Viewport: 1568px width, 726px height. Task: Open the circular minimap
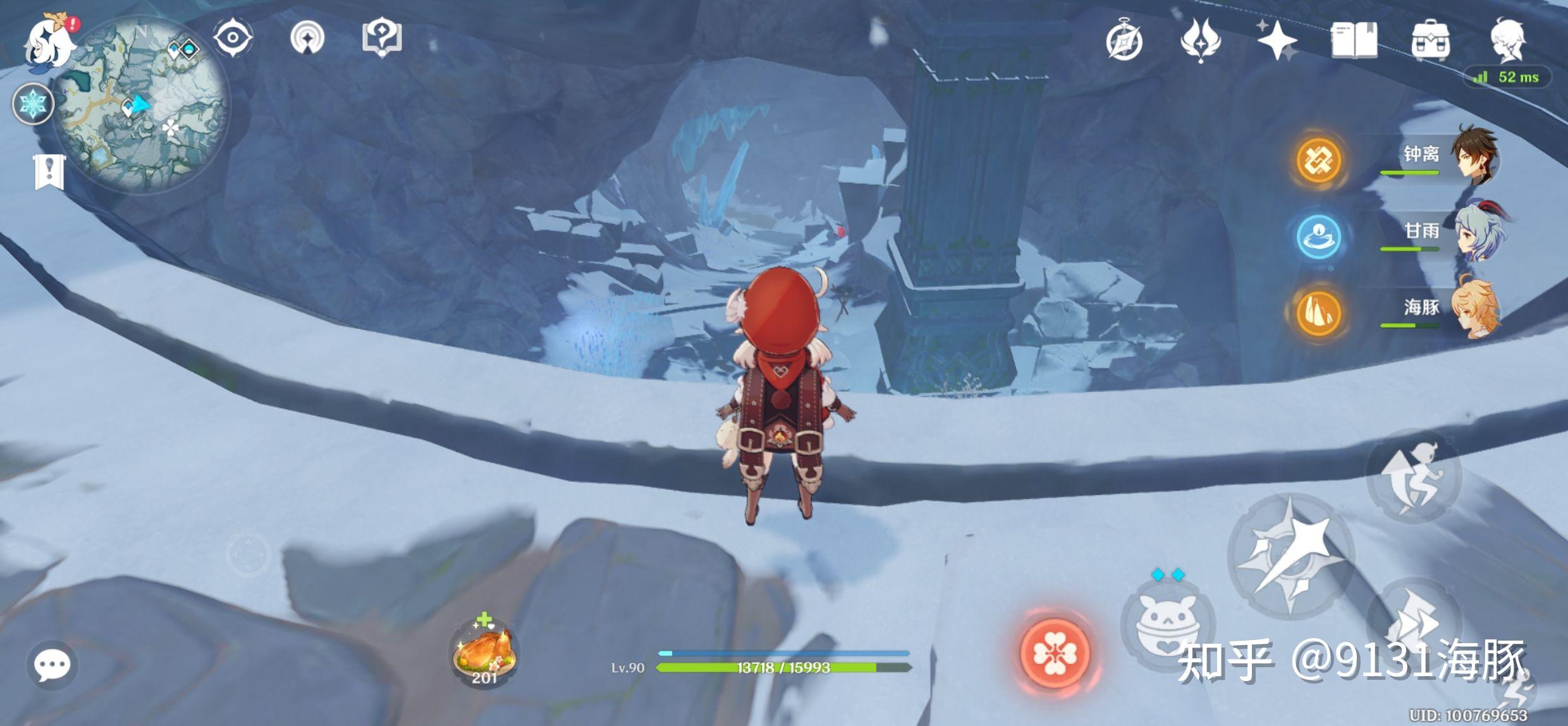pos(142,106)
